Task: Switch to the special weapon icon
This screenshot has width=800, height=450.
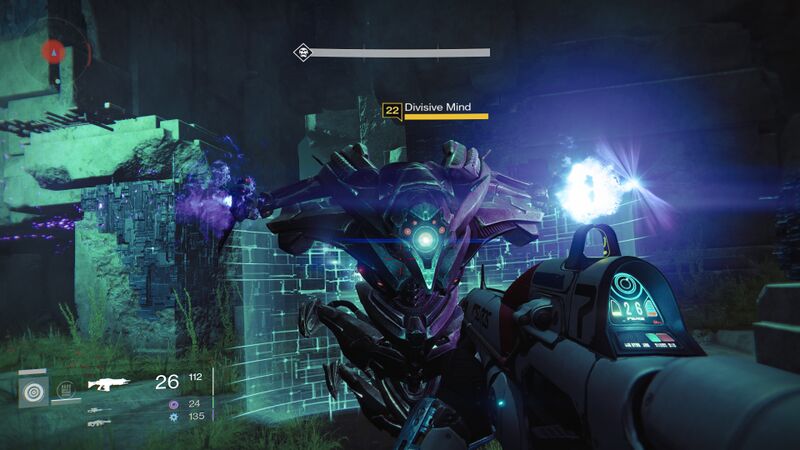Action: tap(100, 409)
